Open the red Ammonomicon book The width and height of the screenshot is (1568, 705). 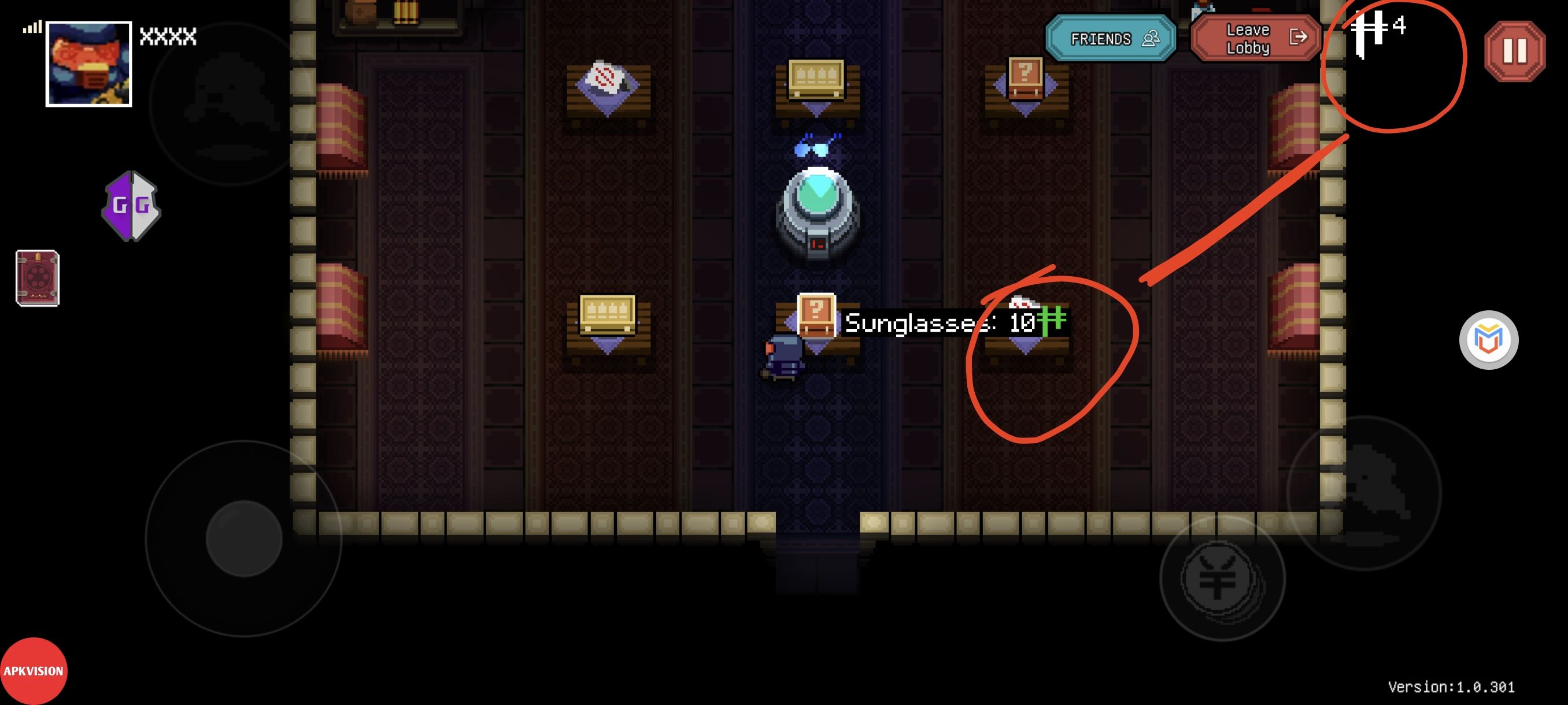click(x=38, y=278)
